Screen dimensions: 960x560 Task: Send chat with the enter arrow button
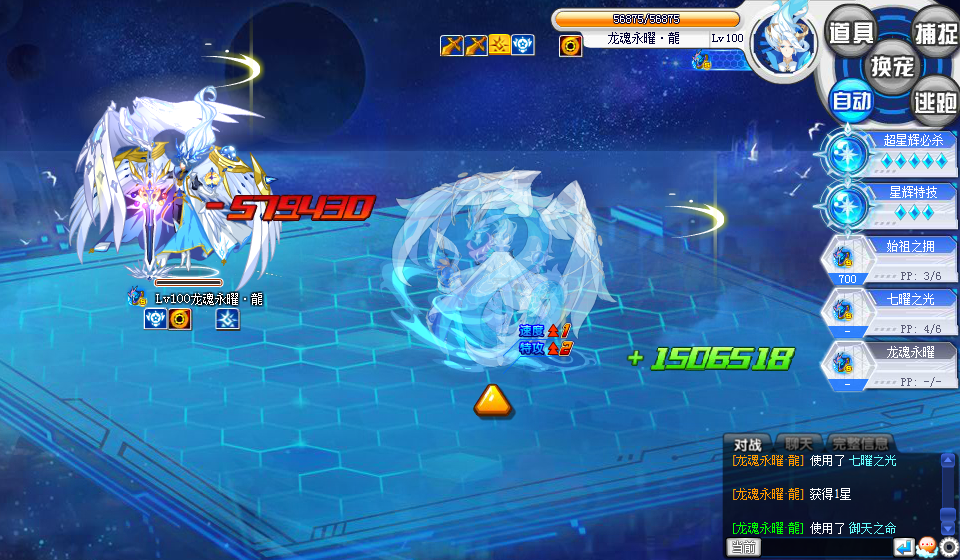tap(903, 547)
